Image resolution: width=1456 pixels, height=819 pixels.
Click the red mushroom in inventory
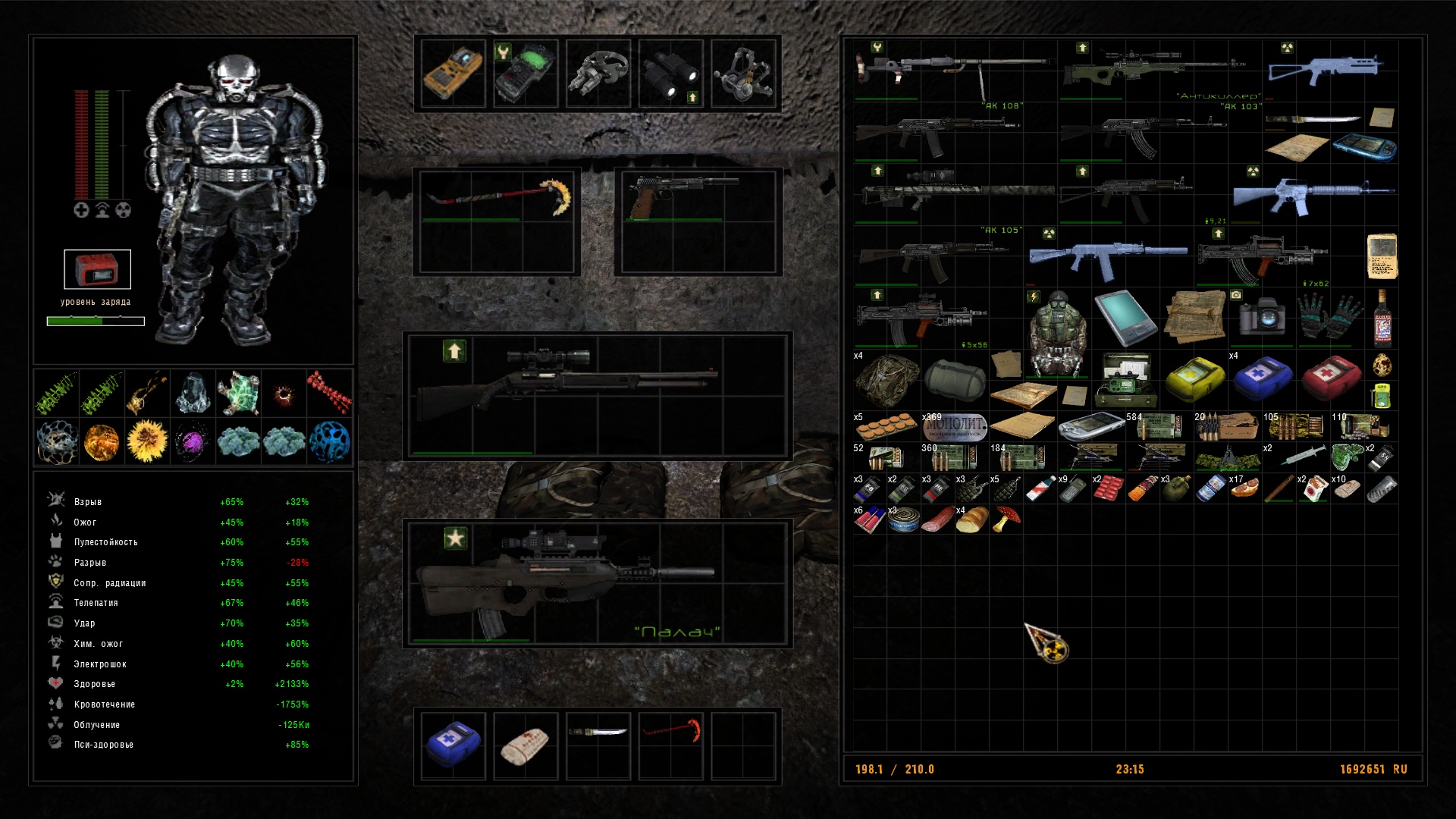pyautogui.click(x=1007, y=519)
